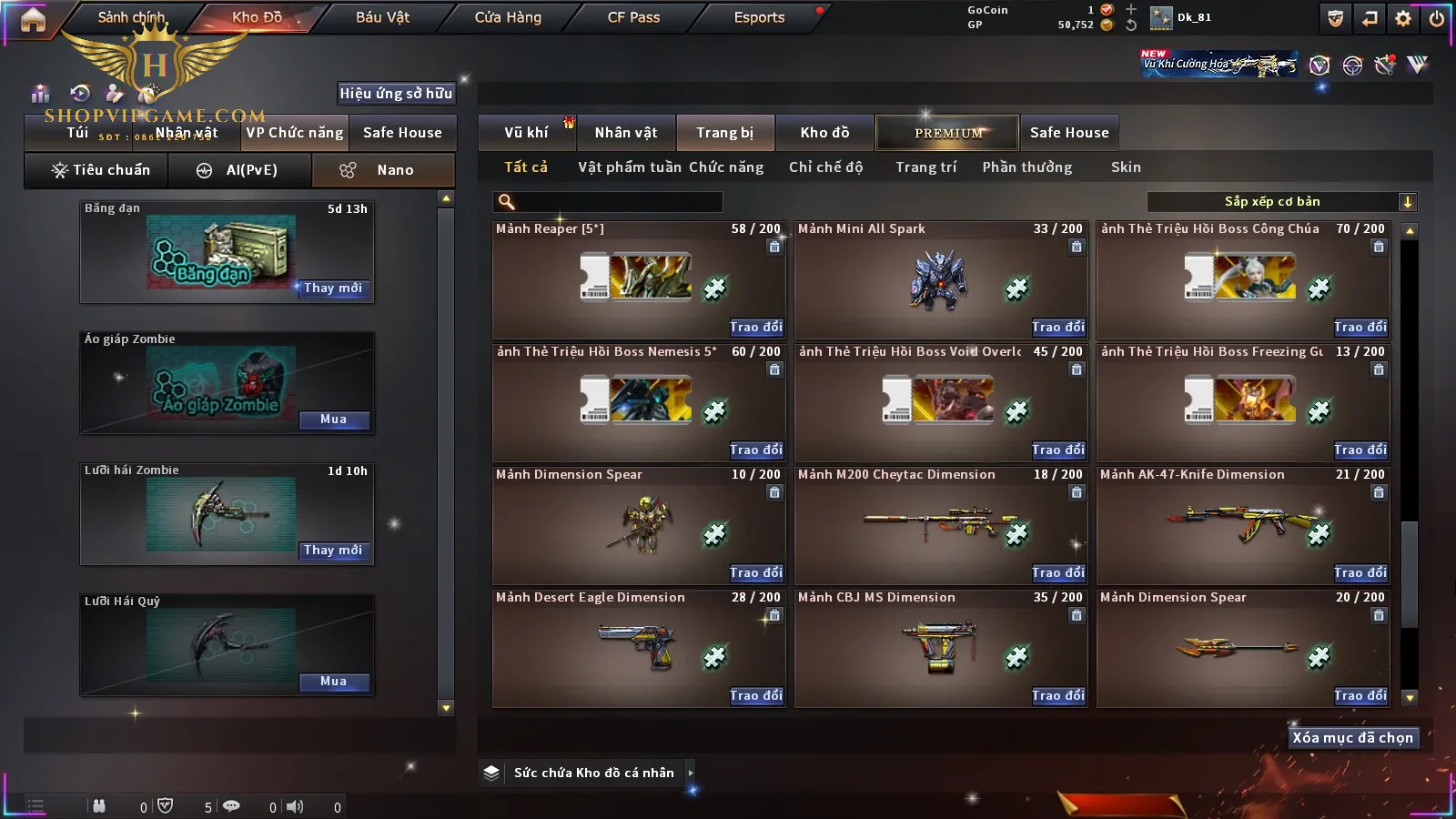Exchange the Mảnh Mini All Spark item
Viewport: 1456px width, 819px height.
point(1057,327)
